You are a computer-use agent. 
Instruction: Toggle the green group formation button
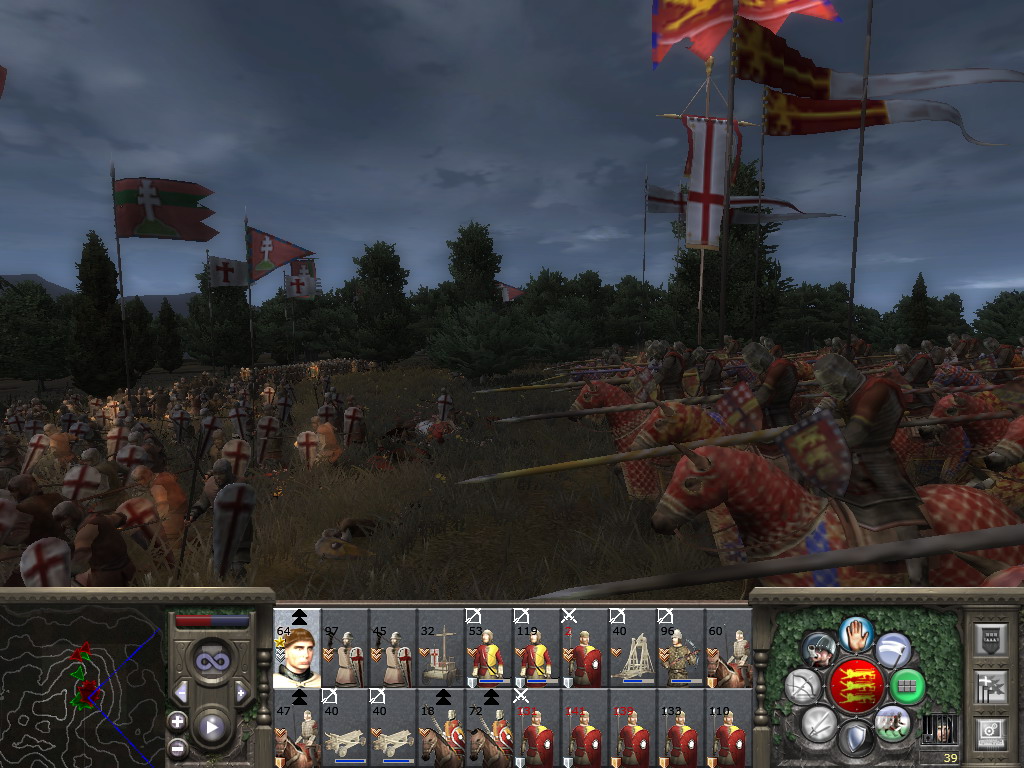pos(908,686)
